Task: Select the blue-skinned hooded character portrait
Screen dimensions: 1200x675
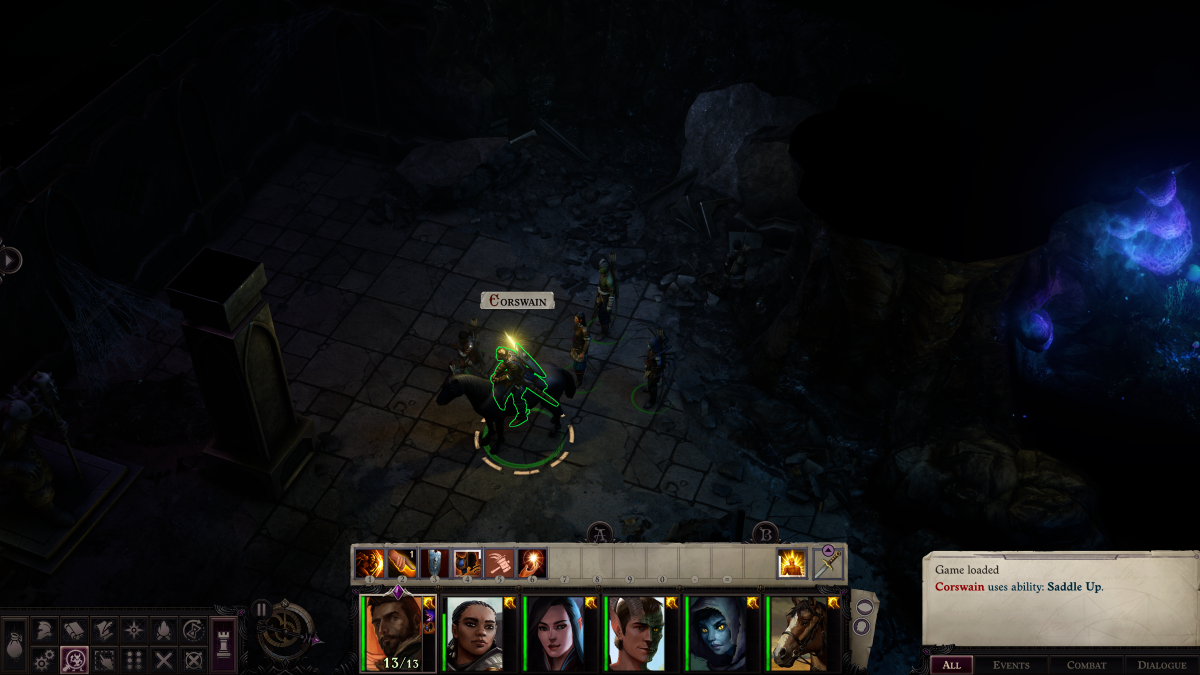Action: [x=717, y=633]
